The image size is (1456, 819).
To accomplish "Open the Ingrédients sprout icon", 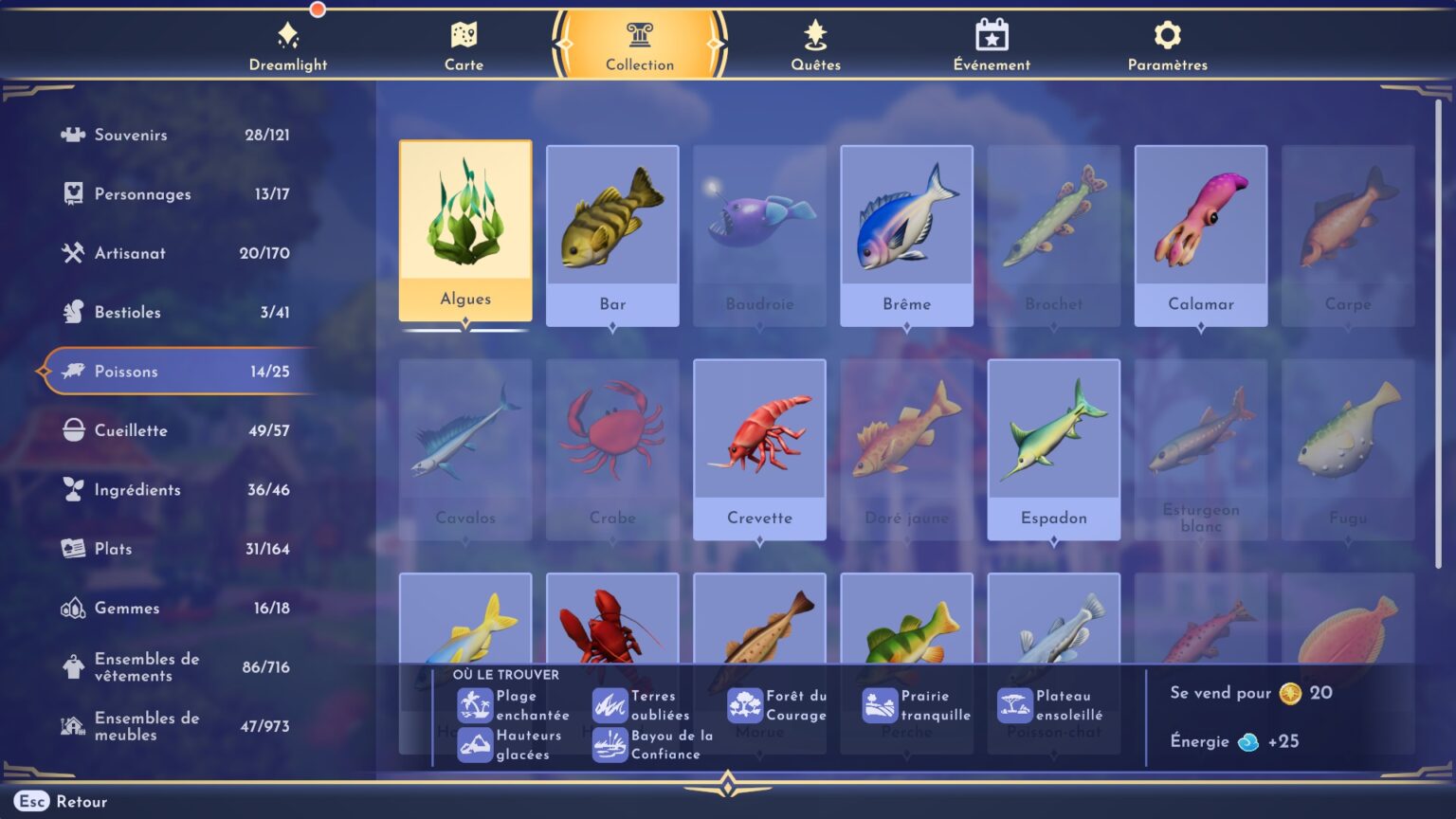I will point(72,490).
